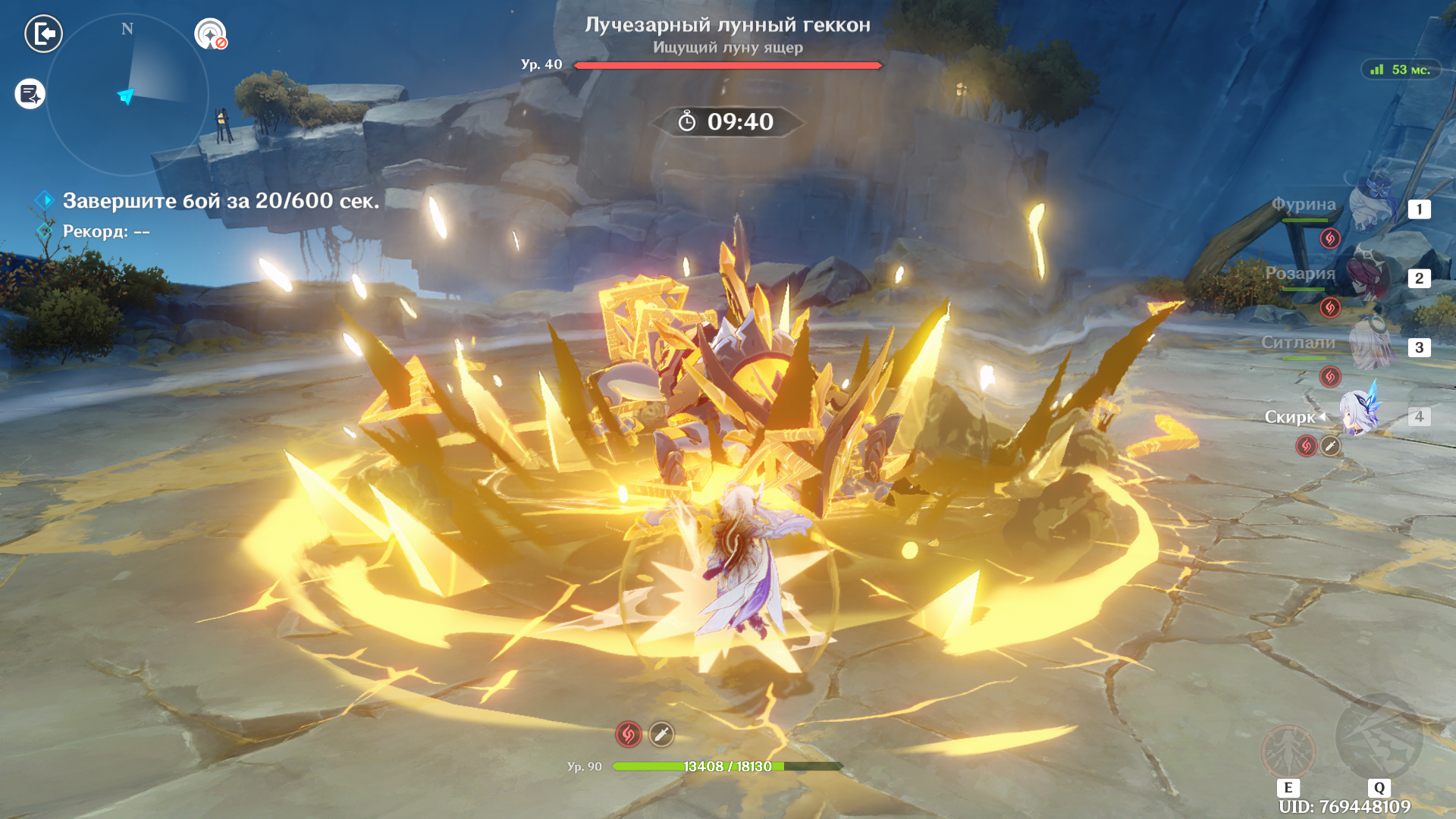
Task: Click the target-sensing icon beside the minimap
Action: click(x=210, y=34)
